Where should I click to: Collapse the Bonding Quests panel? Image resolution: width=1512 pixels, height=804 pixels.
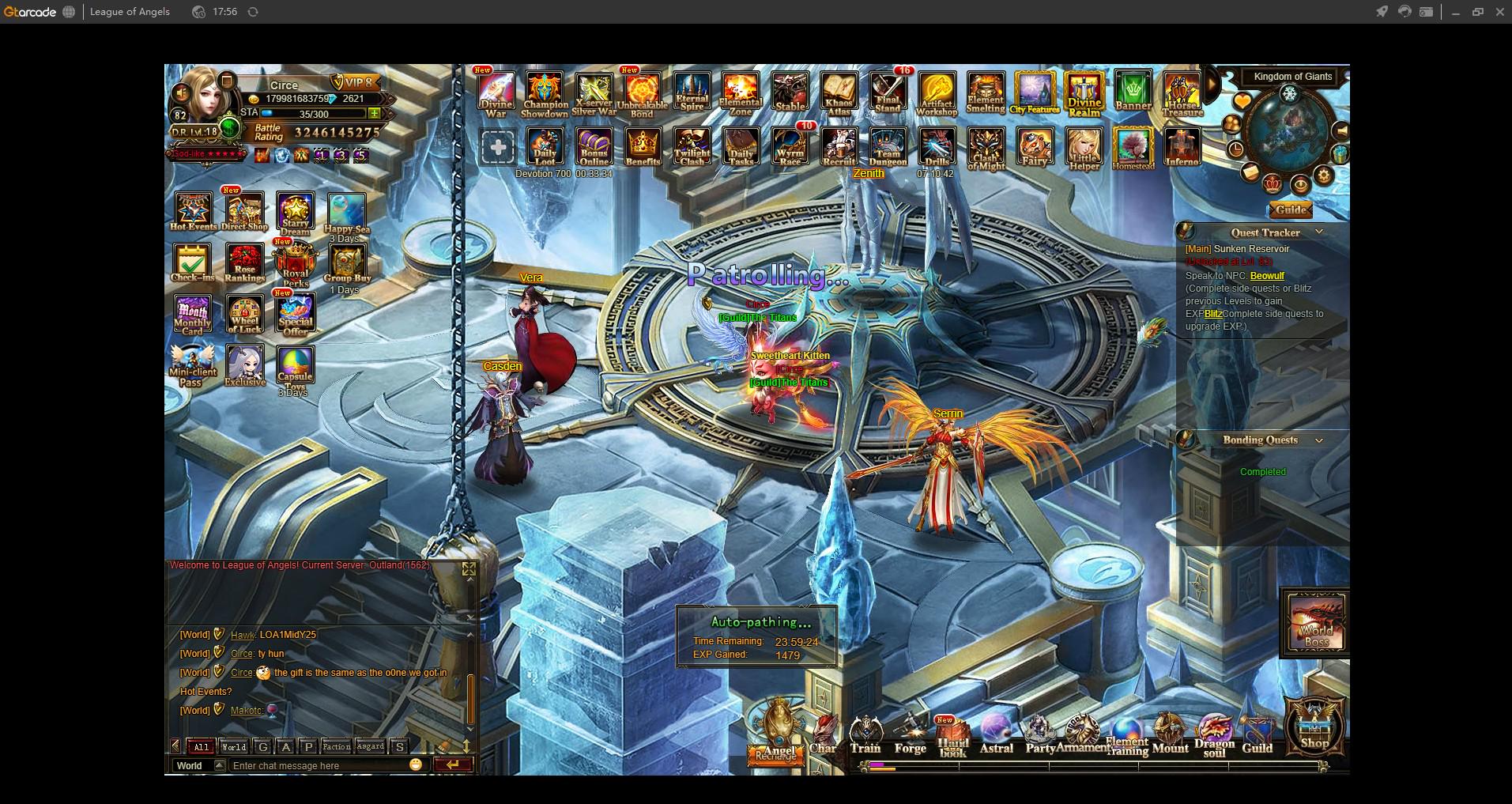[1319, 440]
